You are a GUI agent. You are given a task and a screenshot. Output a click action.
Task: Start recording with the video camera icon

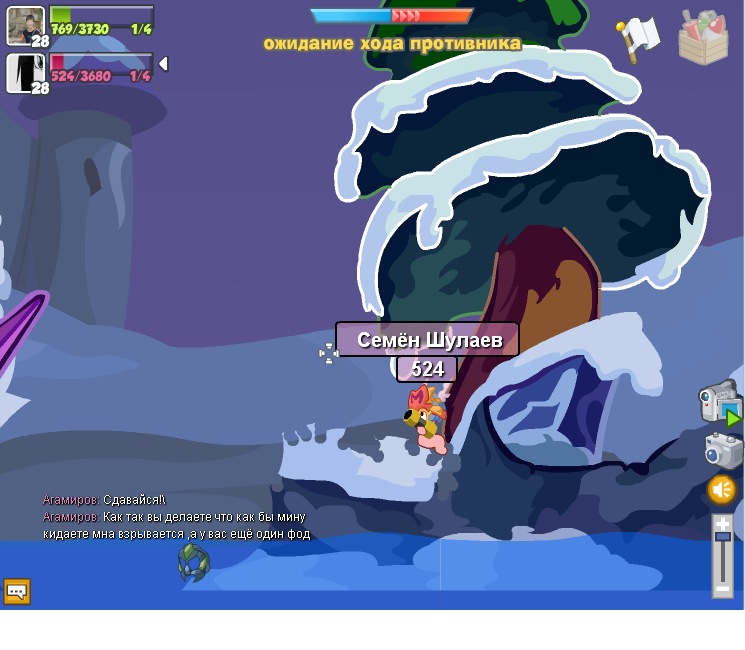pyautogui.click(x=718, y=401)
